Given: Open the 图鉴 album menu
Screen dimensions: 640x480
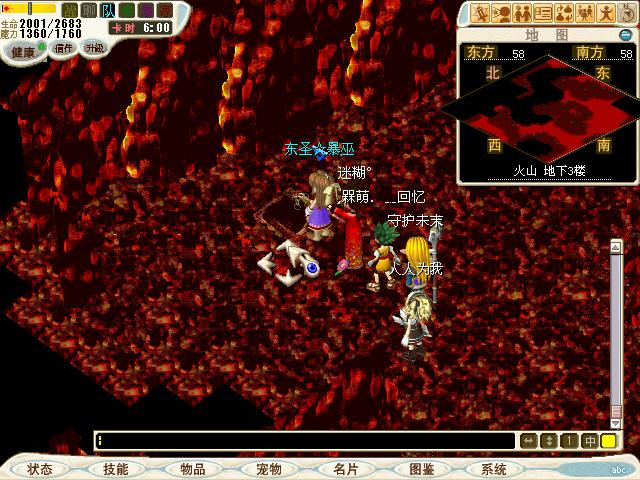Looking at the screenshot, I should pos(421,469).
